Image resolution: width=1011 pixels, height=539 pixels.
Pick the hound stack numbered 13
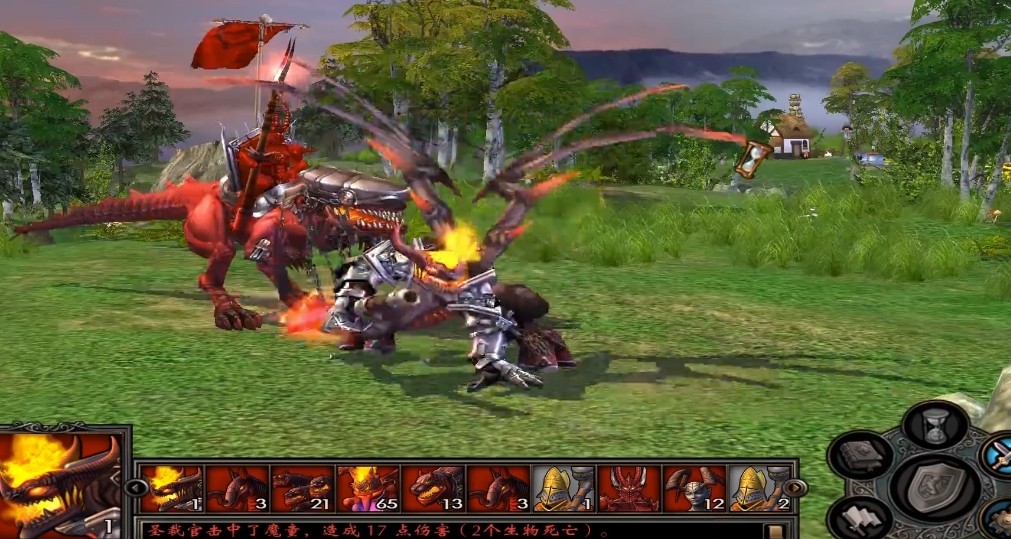coord(433,489)
